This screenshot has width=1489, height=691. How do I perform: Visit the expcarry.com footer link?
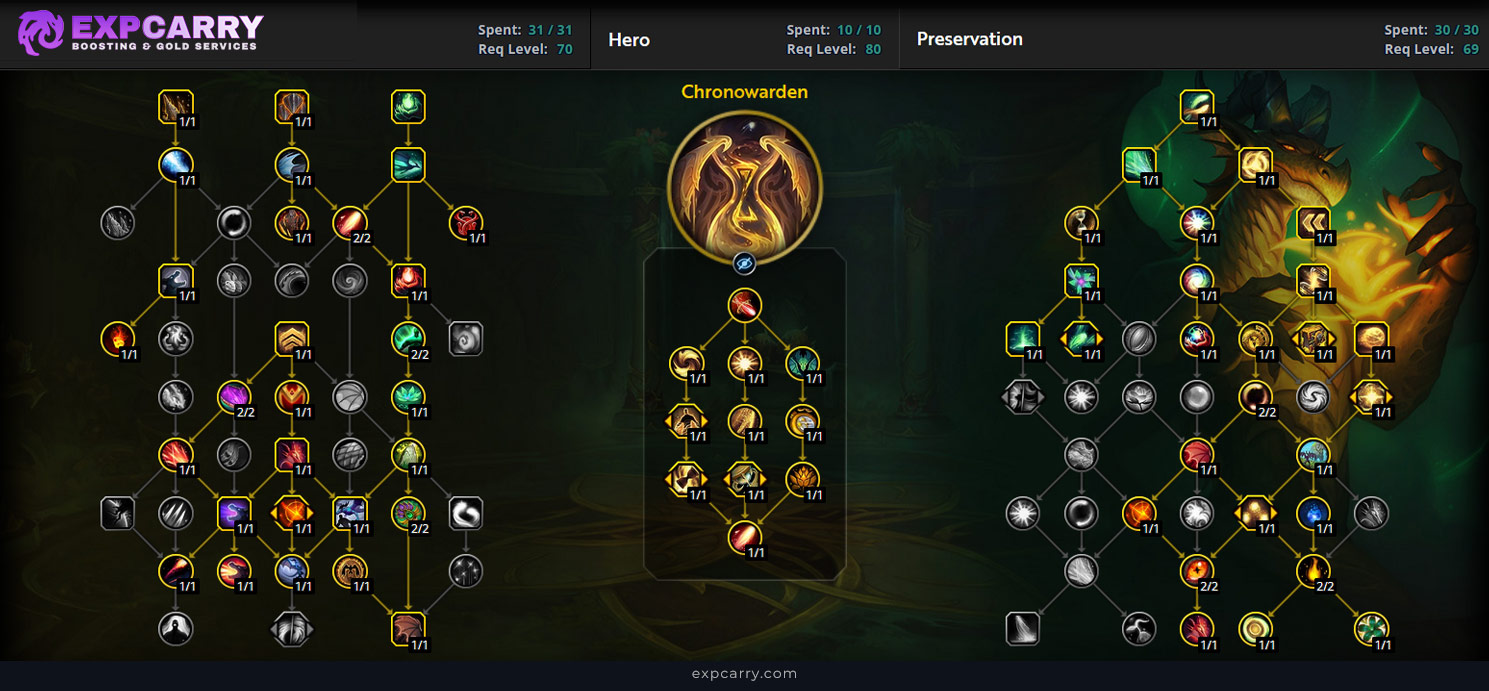point(744,674)
